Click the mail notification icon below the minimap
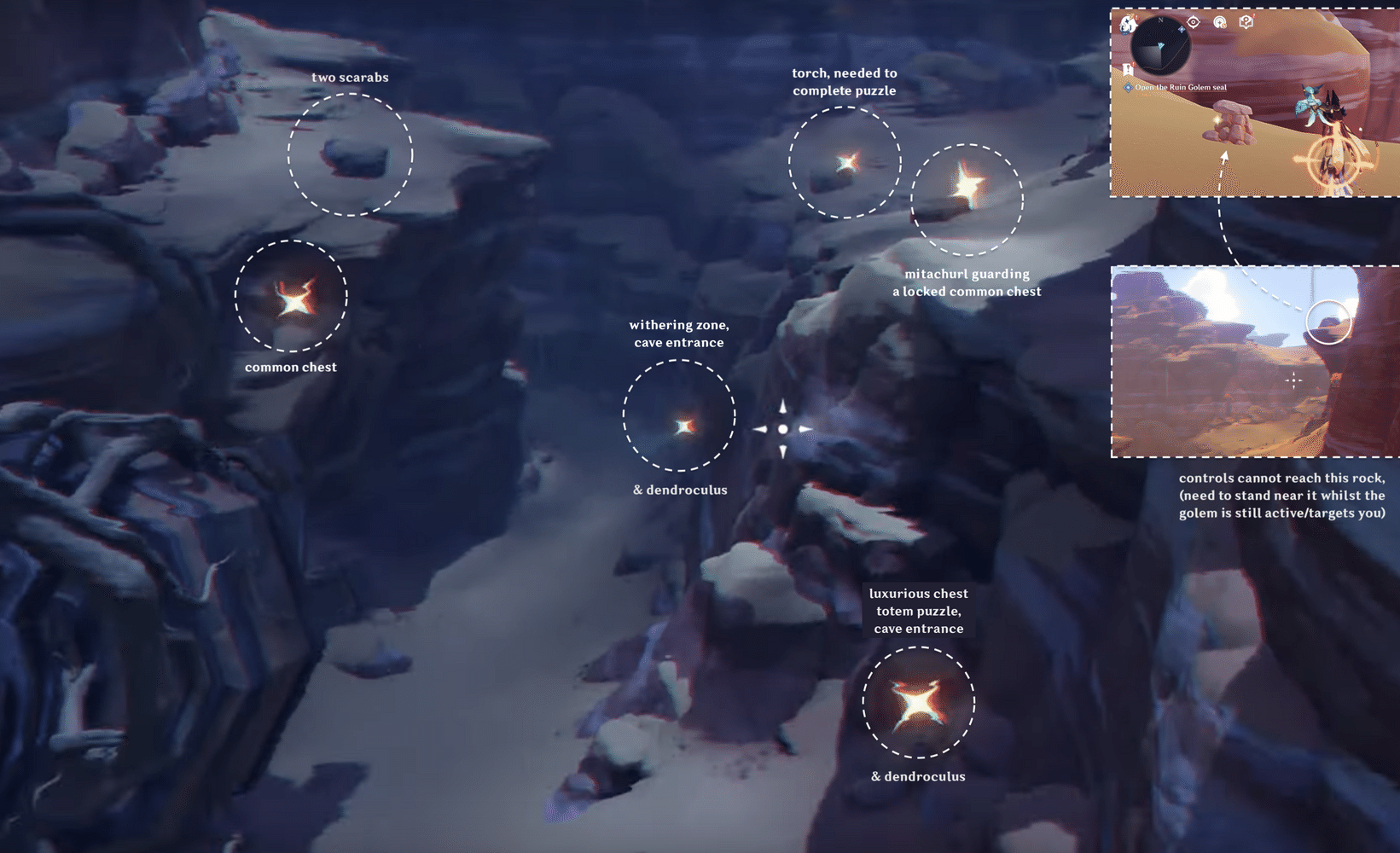Image resolution: width=1400 pixels, height=853 pixels. click(1129, 69)
